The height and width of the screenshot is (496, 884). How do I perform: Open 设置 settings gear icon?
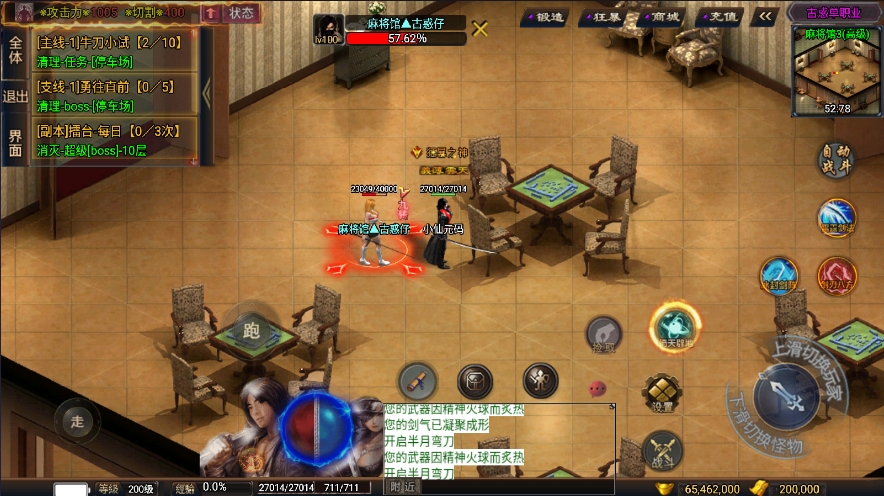(x=658, y=393)
